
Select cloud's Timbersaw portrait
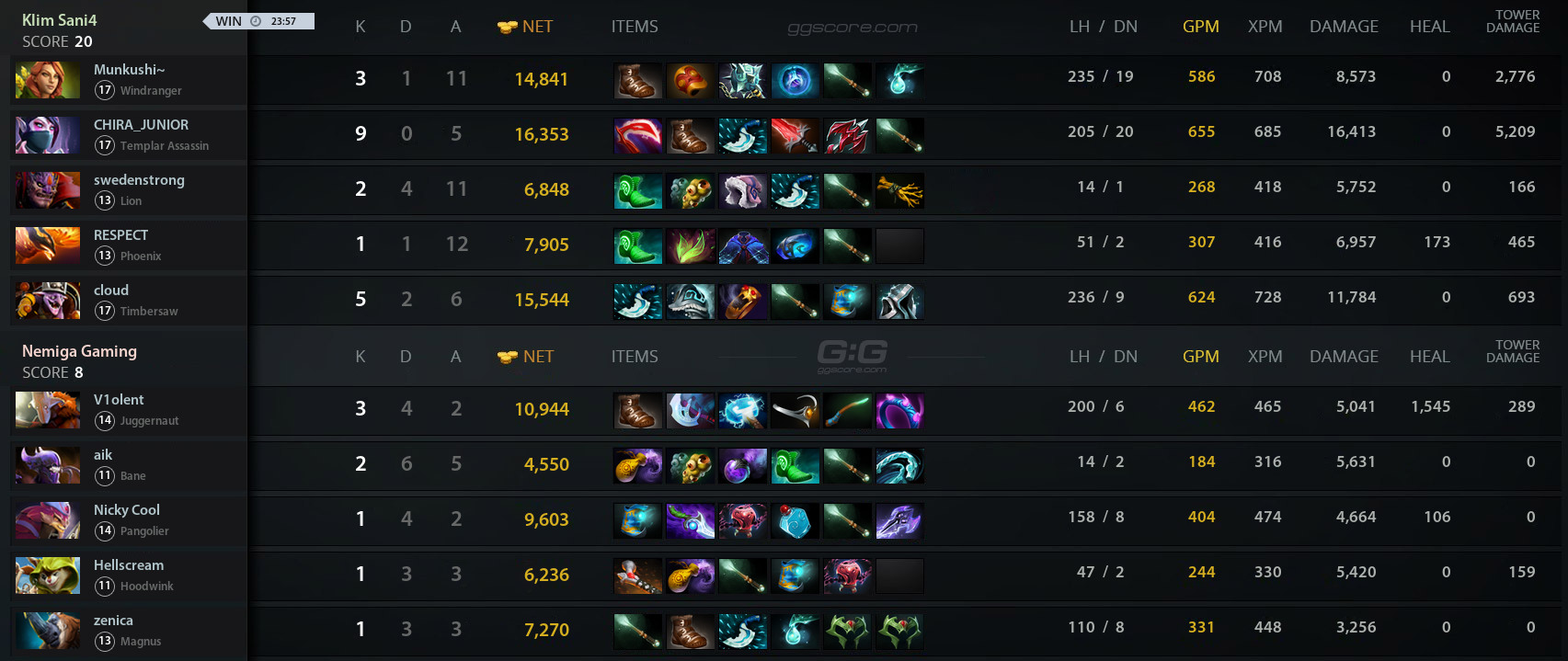48,301
